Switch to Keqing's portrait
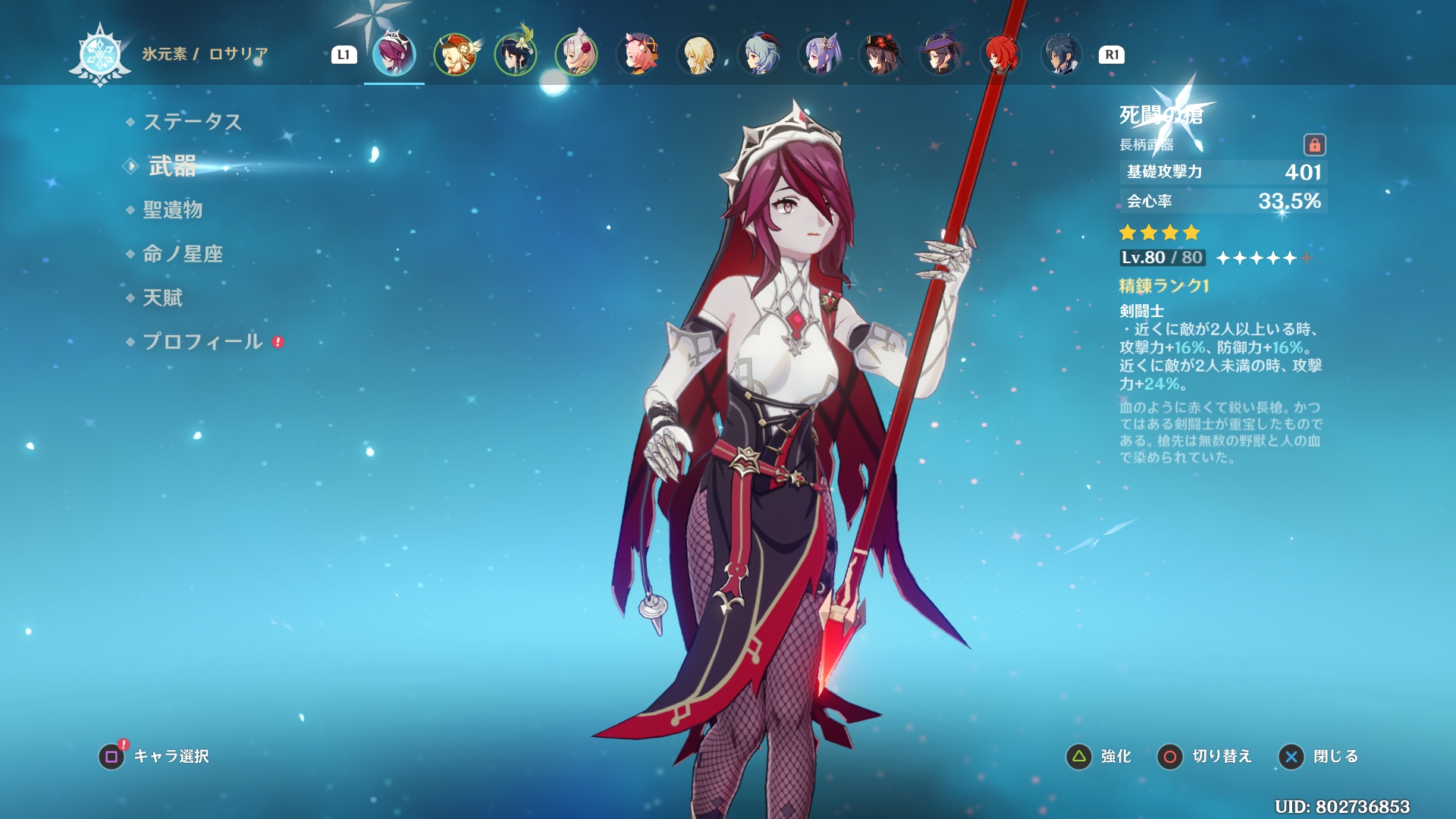Screen dimensions: 1456x819 click(819, 55)
